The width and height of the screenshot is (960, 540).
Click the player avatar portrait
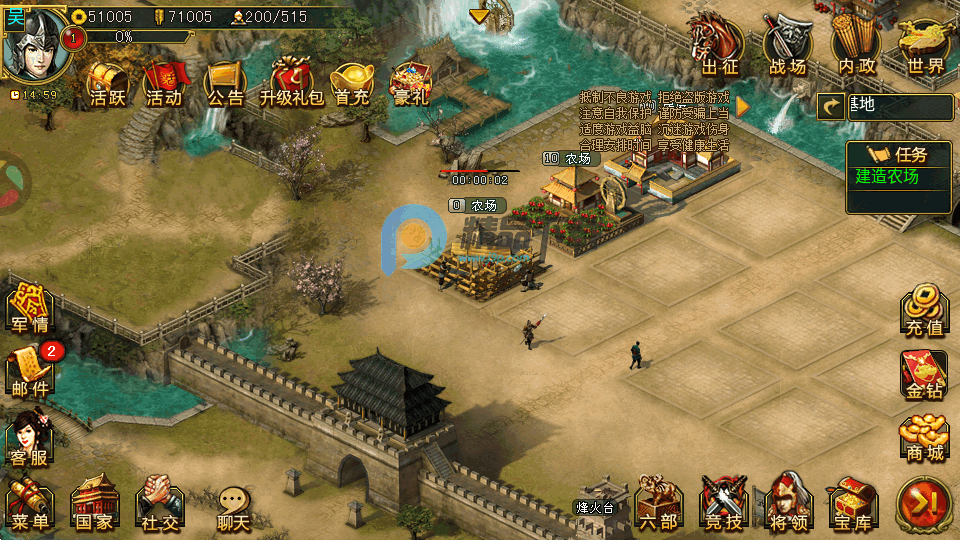pos(36,44)
